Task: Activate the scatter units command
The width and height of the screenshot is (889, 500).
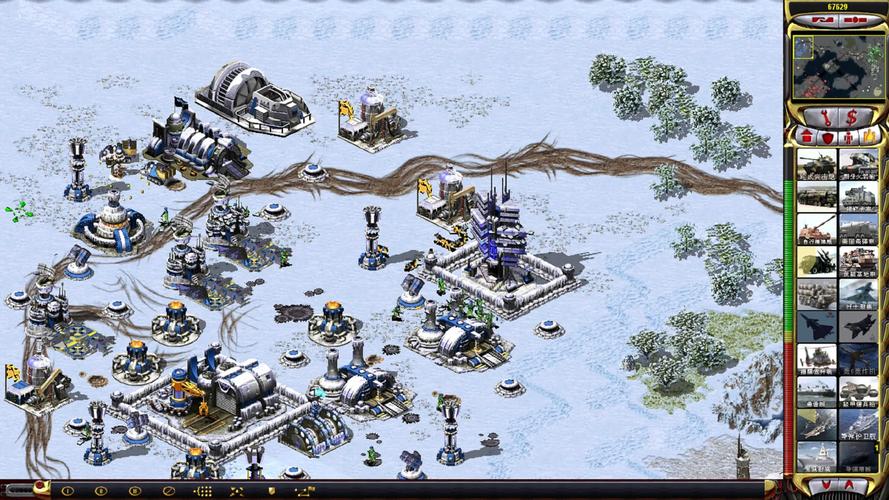Action: pos(237,491)
